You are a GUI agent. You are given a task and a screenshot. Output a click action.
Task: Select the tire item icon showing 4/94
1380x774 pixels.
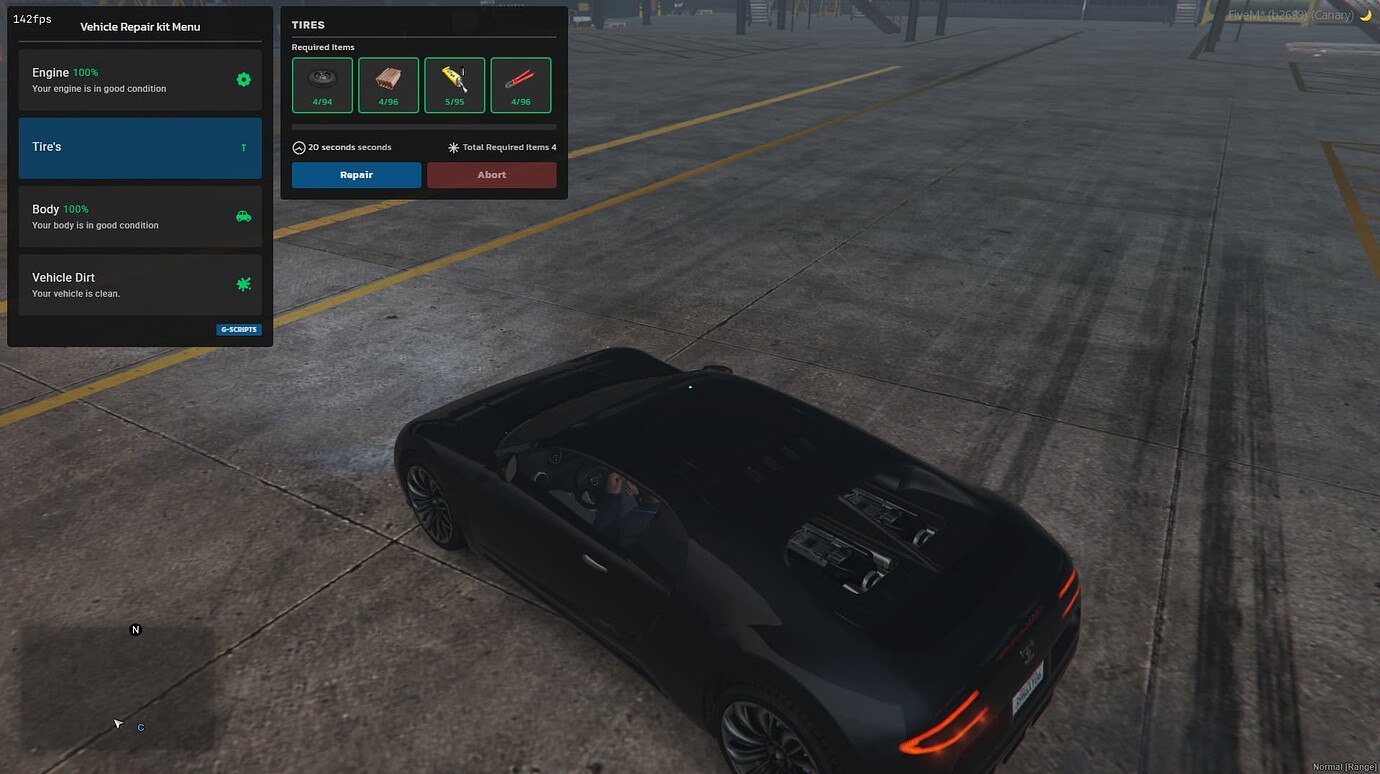tap(321, 84)
